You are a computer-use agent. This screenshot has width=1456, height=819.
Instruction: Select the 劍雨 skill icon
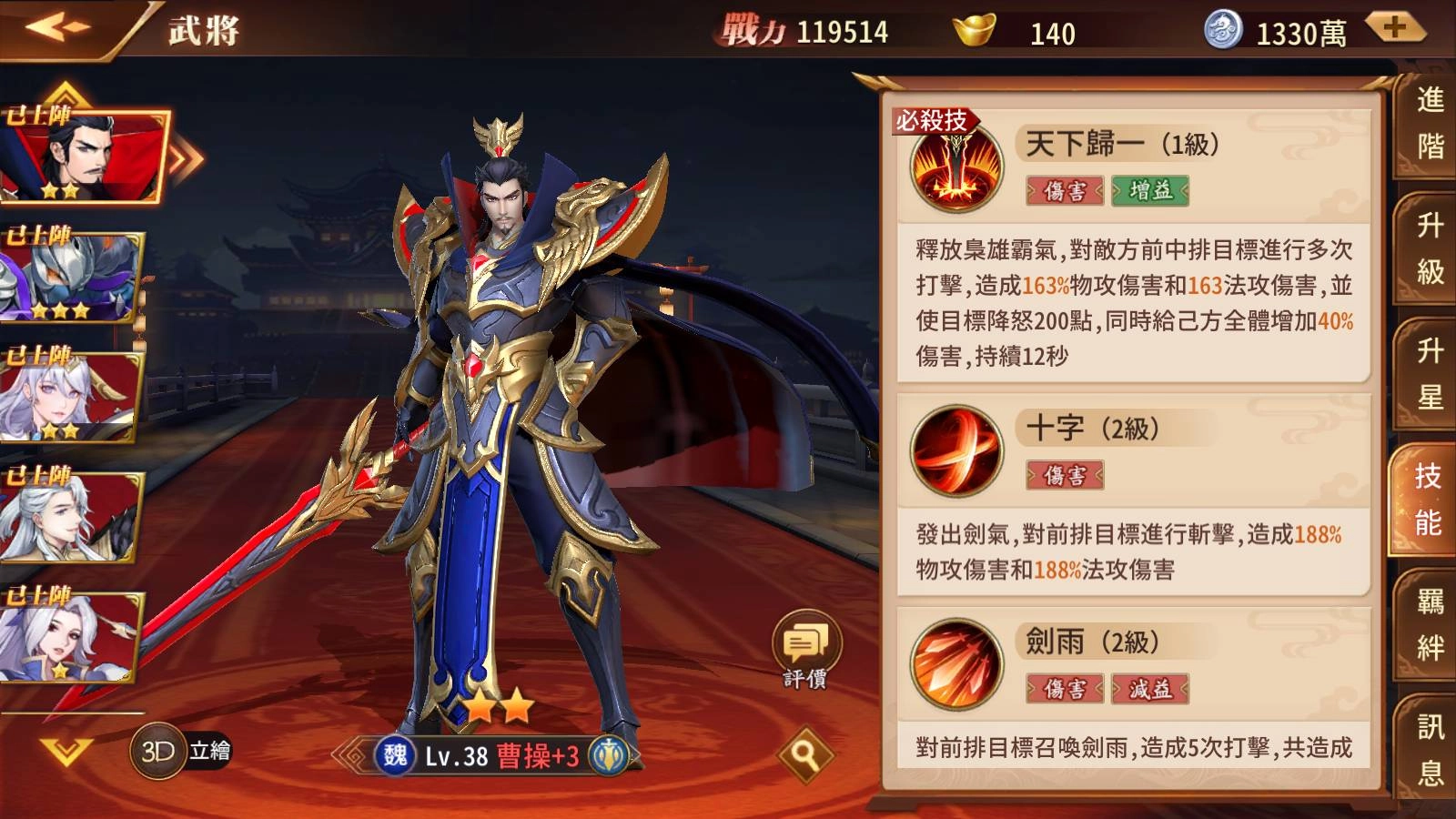point(956,664)
